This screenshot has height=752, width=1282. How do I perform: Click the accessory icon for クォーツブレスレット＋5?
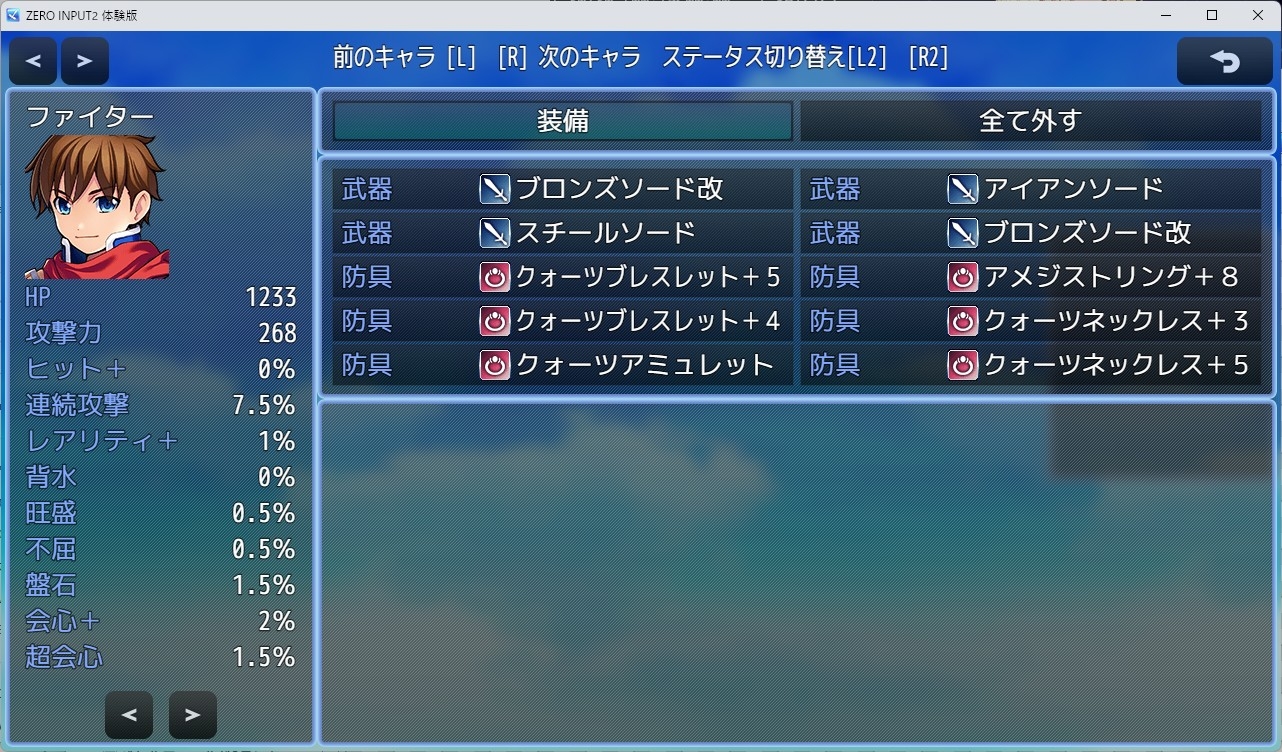click(x=495, y=276)
